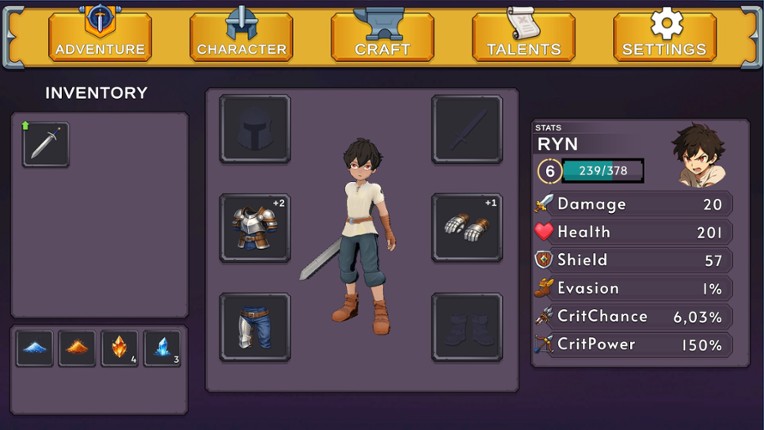The height and width of the screenshot is (430, 764).
Task: Click the equipped leg armor slot
Action: coord(255,327)
